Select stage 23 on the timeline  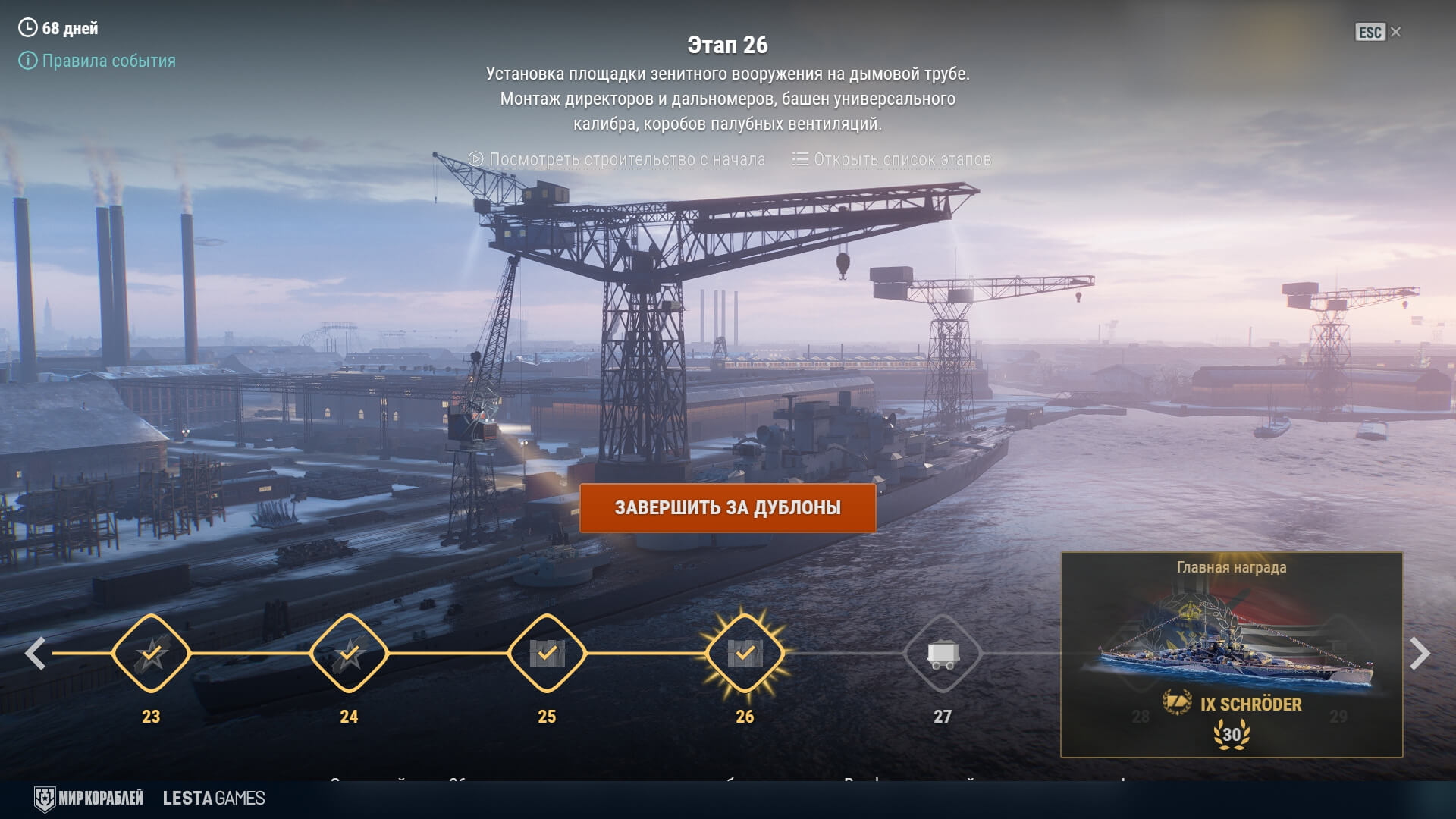151,653
